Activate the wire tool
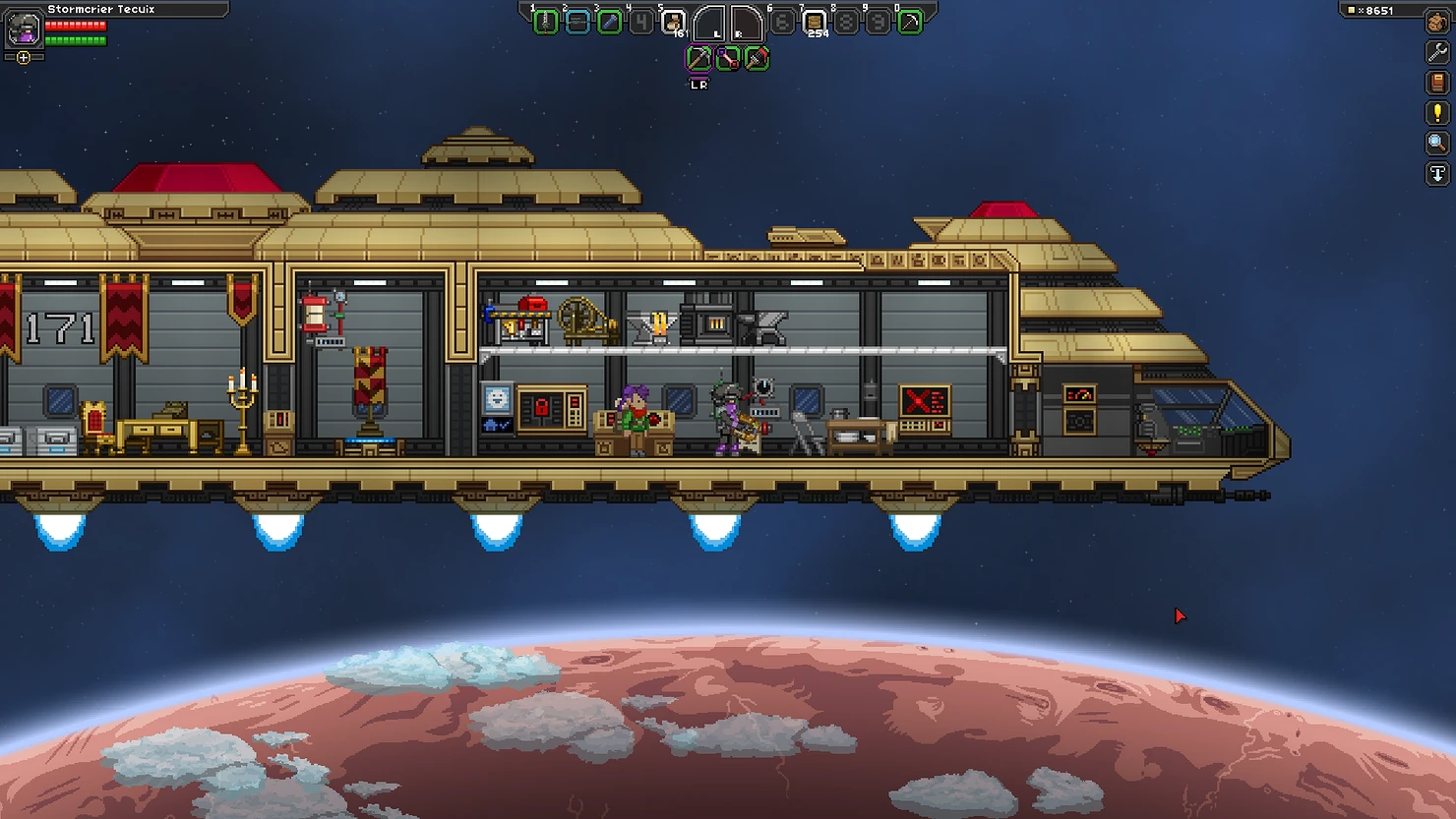This screenshot has width=1456, height=819. pyautogui.click(x=727, y=59)
